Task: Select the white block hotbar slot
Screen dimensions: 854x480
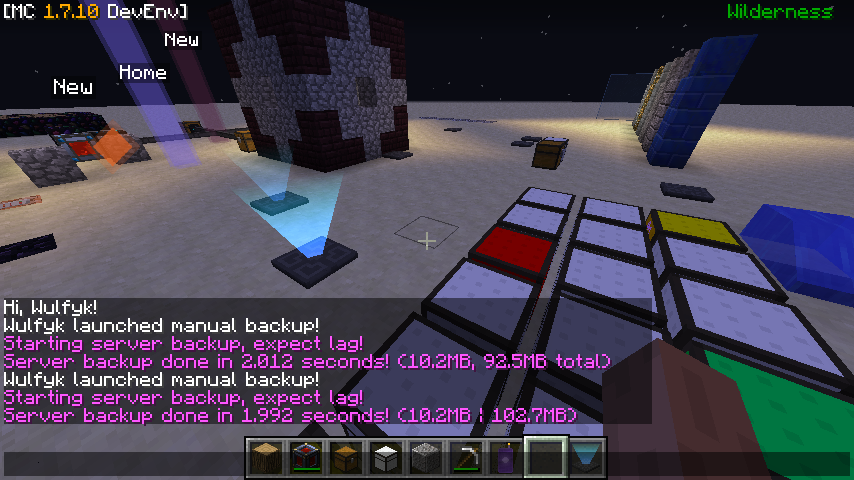Action: click(x=386, y=458)
